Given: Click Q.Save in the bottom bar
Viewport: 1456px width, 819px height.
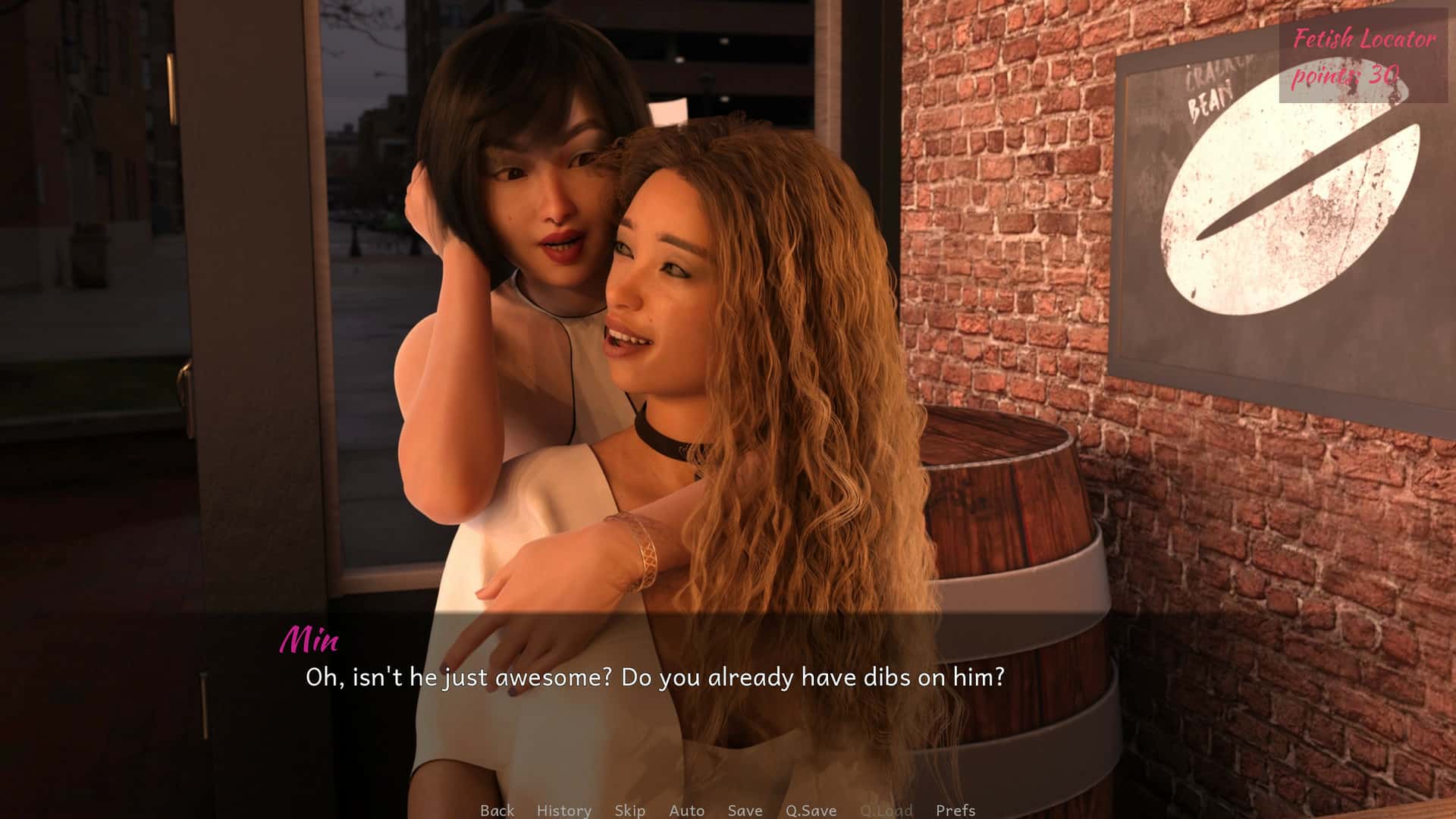Looking at the screenshot, I should 810,811.
